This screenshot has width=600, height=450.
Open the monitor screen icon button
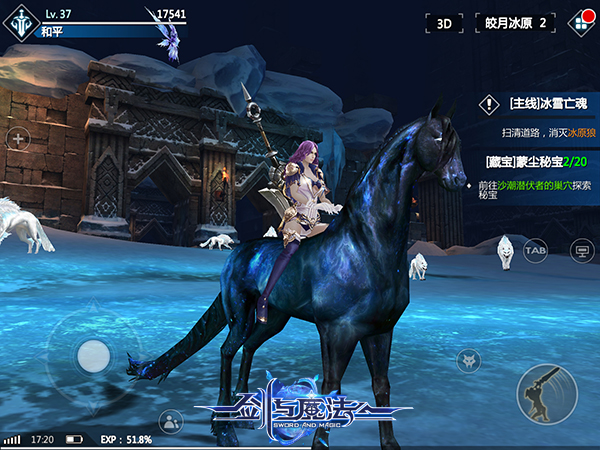click(x=580, y=249)
